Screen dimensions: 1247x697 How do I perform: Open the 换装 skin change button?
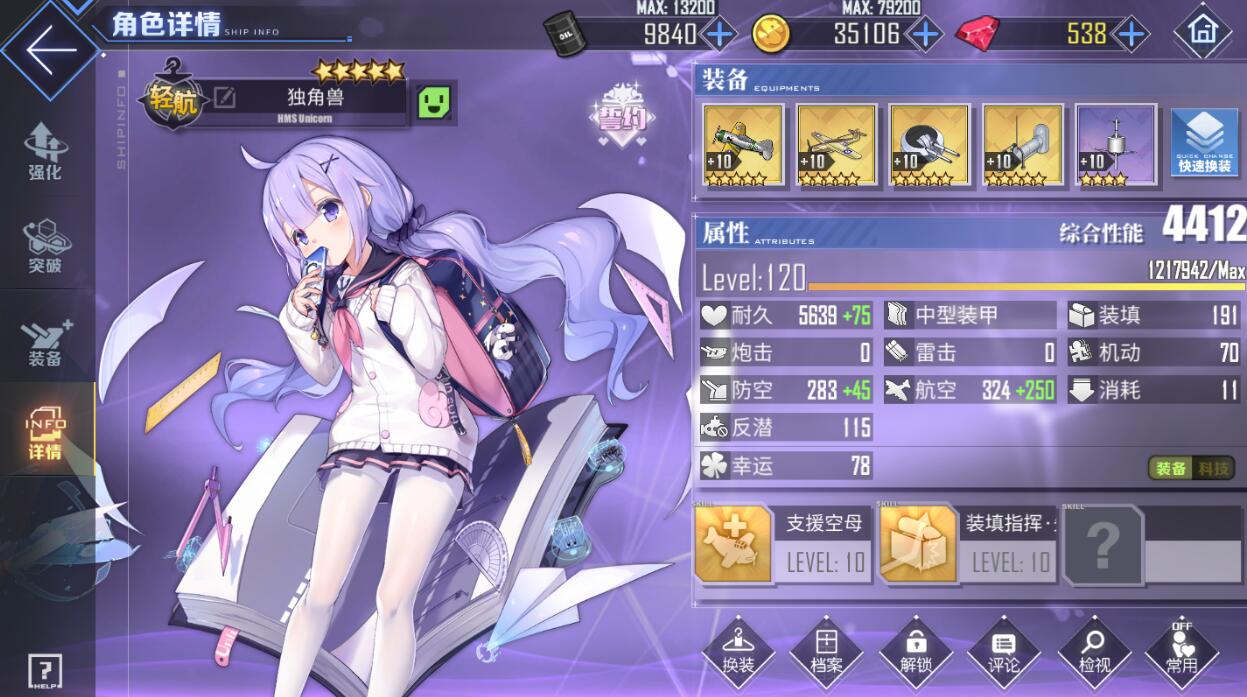pyautogui.click(x=738, y=654)
